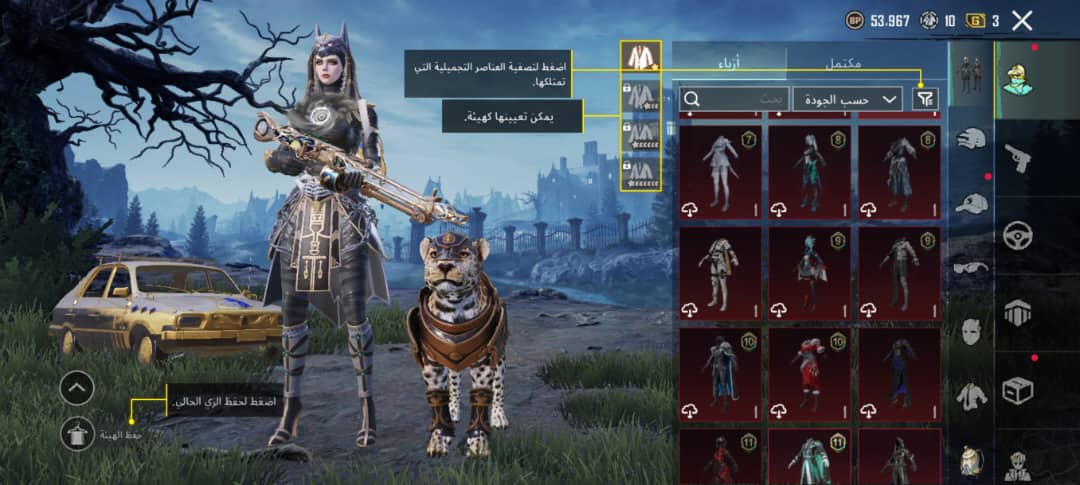
Task: Click the search field with magnifier icon
Action: pos(734,99)
